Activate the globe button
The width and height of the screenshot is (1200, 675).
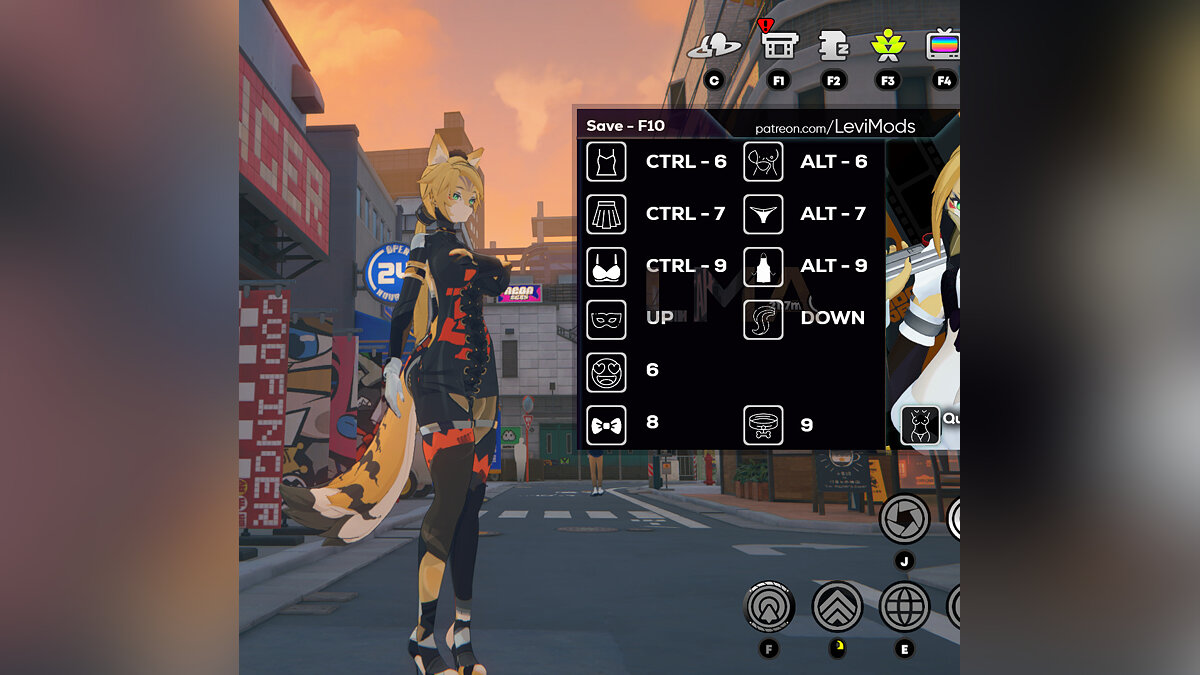coord(904,606)
